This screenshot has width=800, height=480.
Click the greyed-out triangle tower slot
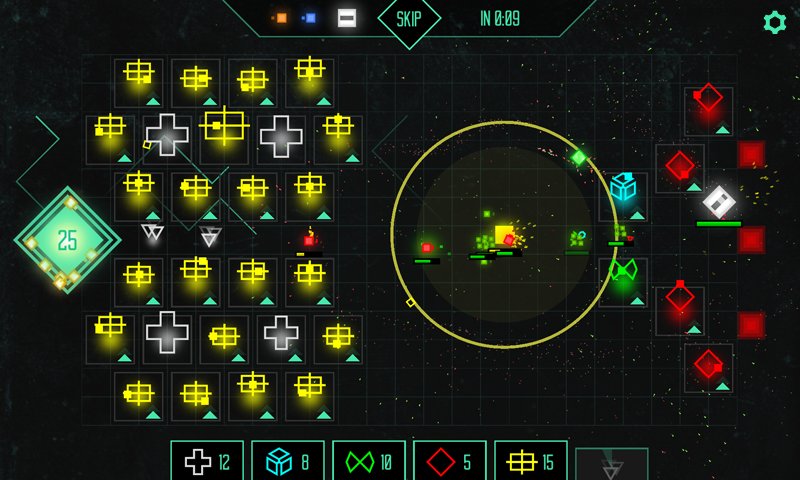click(612, 465)
